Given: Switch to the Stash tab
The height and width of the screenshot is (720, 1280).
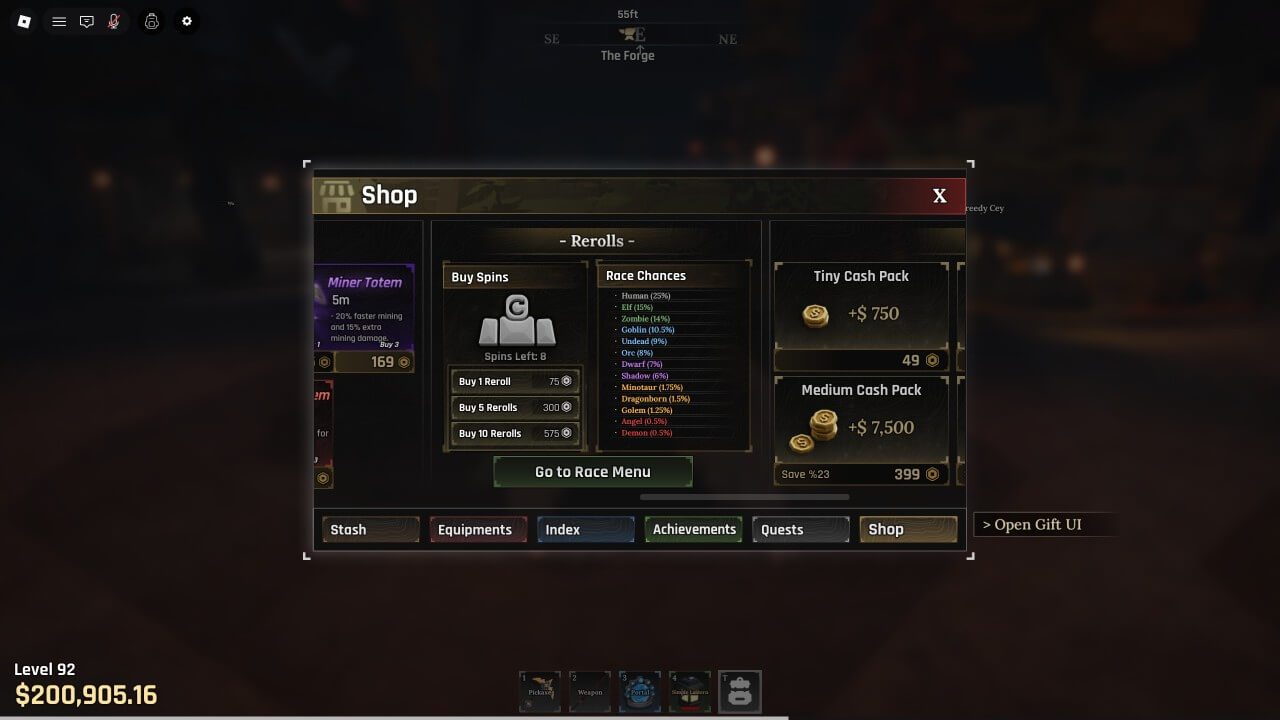Looking at the screenshot, I should (x=370, y=529).
